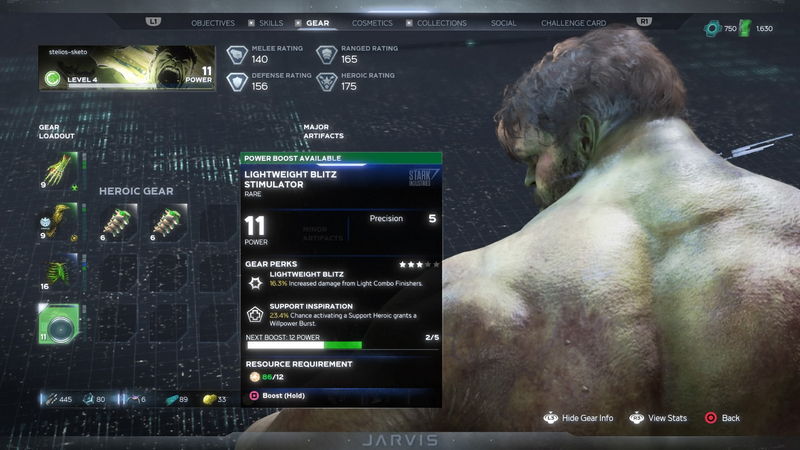Click the stelios-sketo Hulk player card
The image size is (800, 450).
(127, 67)
